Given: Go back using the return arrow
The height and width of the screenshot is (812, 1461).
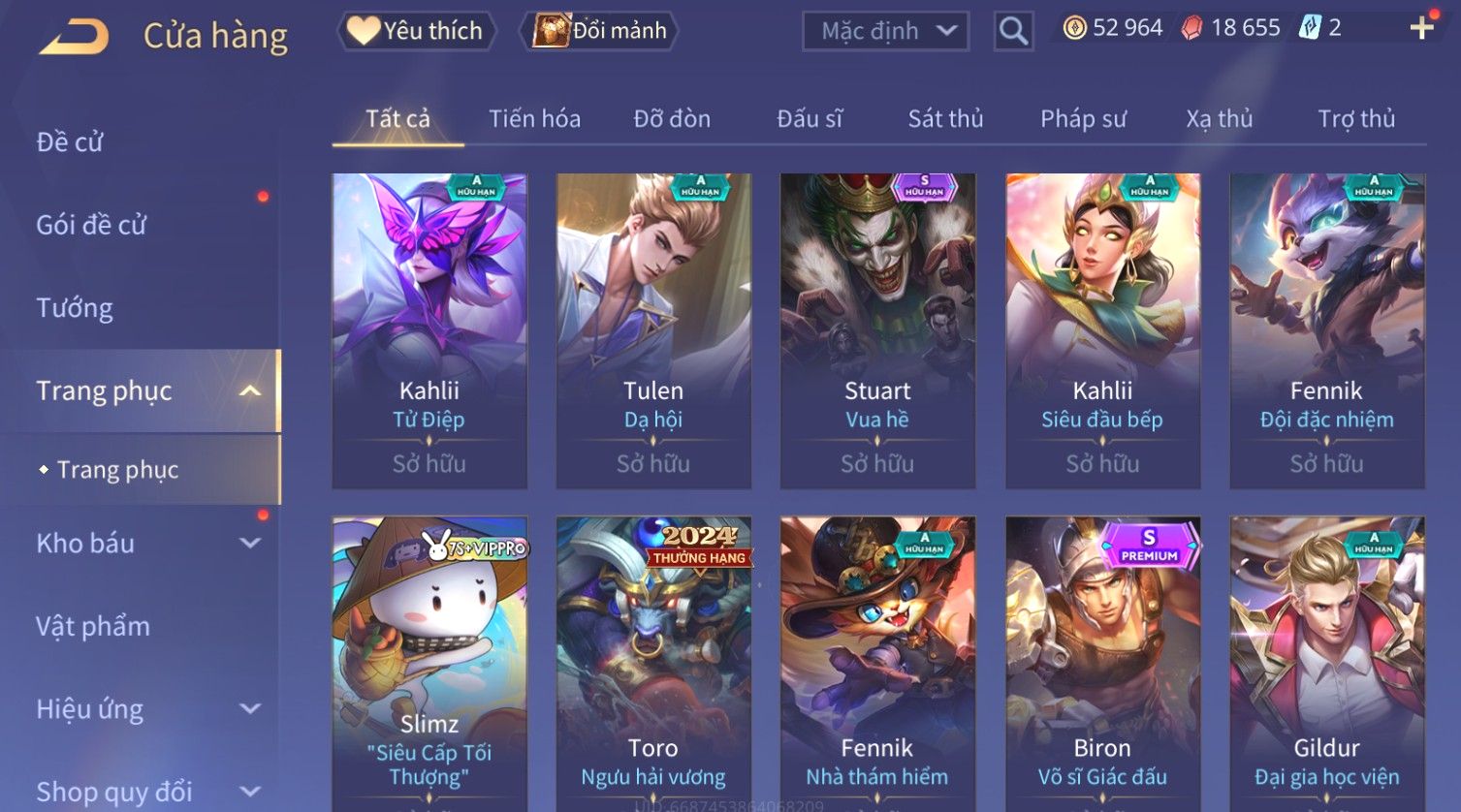Looking at the screenshot, I should click(x=74, y=37).
